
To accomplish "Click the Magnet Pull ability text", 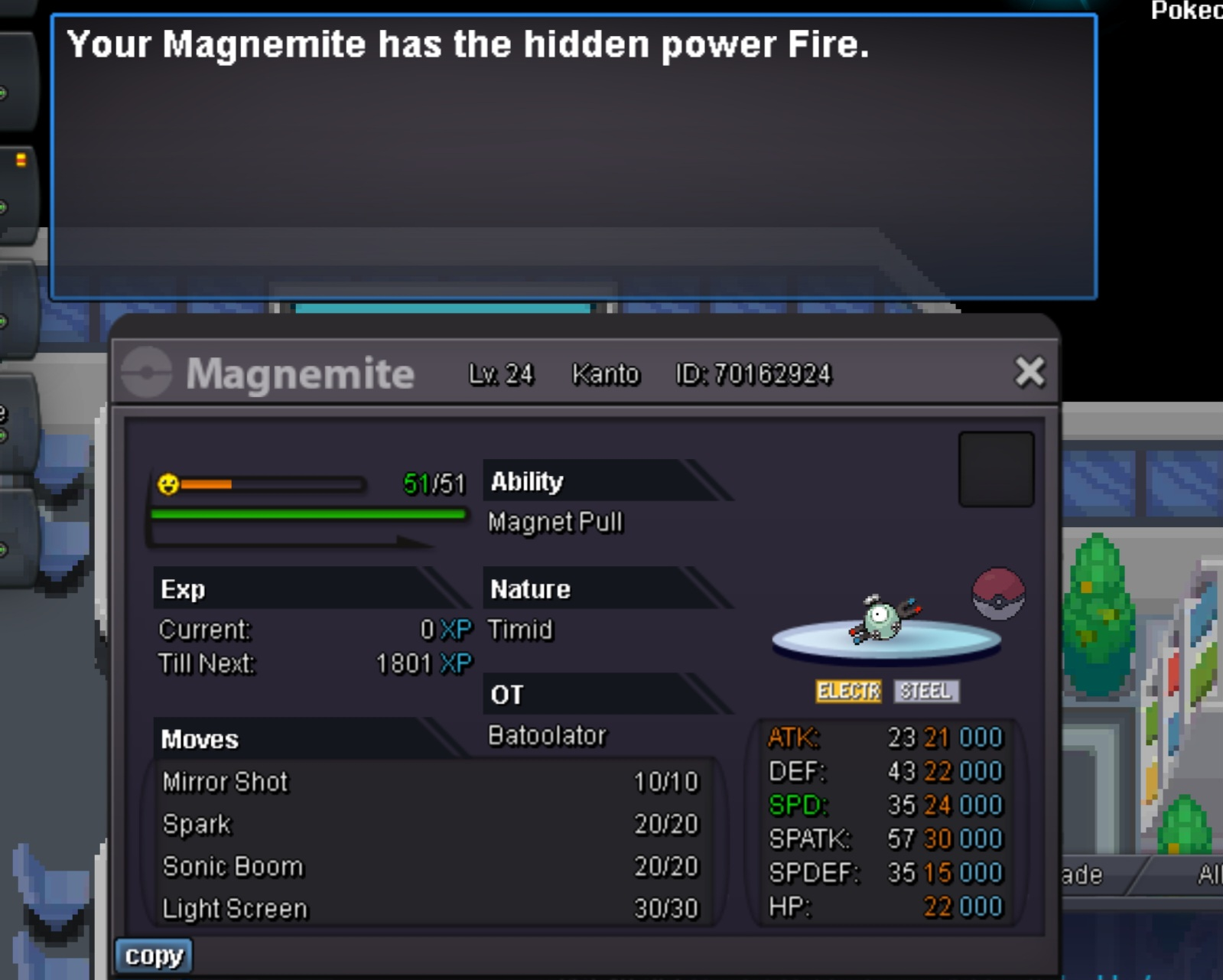I will pyautogui.click(x=555, y=523).
